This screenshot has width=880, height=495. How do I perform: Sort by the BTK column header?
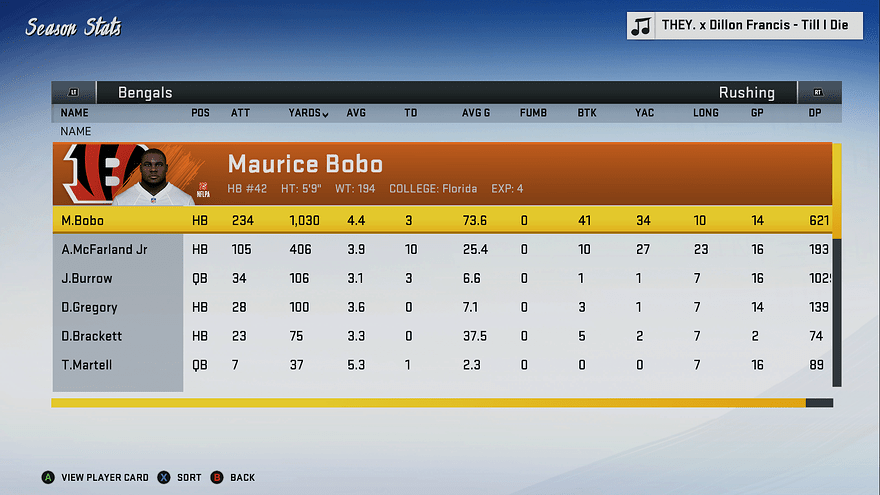(x=587, y=113)
